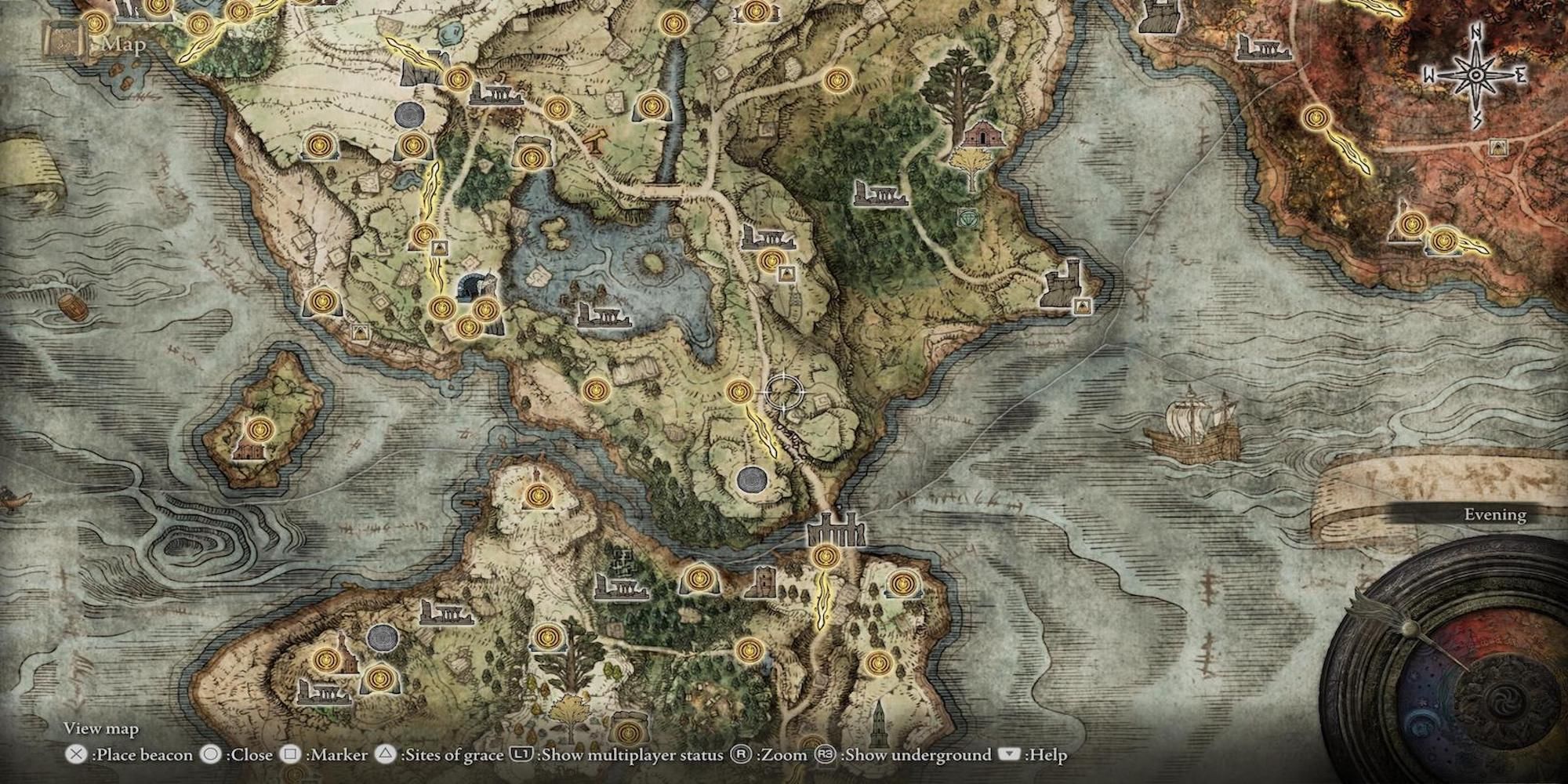Click the grey evergaol marker south of the cursor

point(753,477)
